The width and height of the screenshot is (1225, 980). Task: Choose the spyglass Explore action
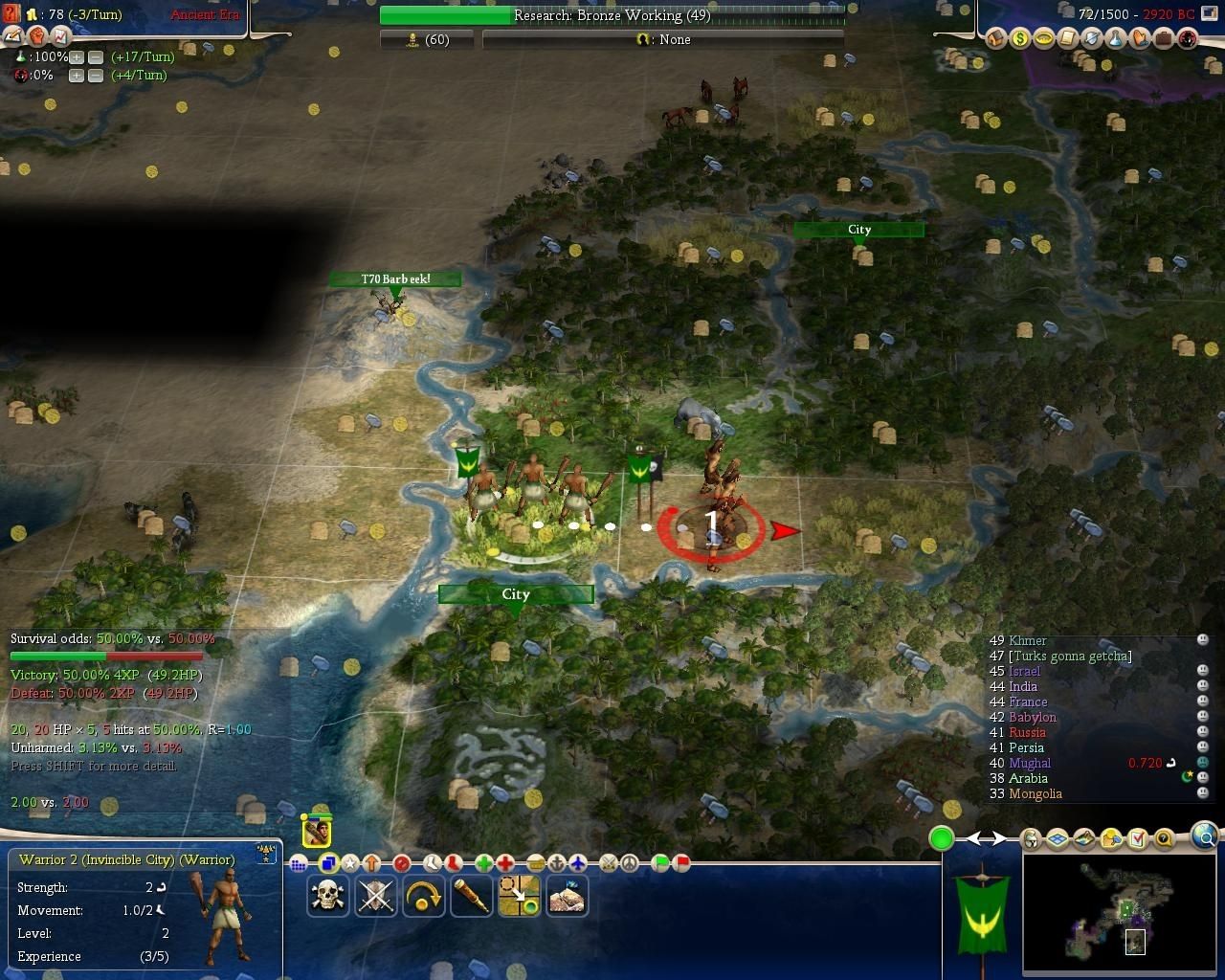tap(471, 896)
